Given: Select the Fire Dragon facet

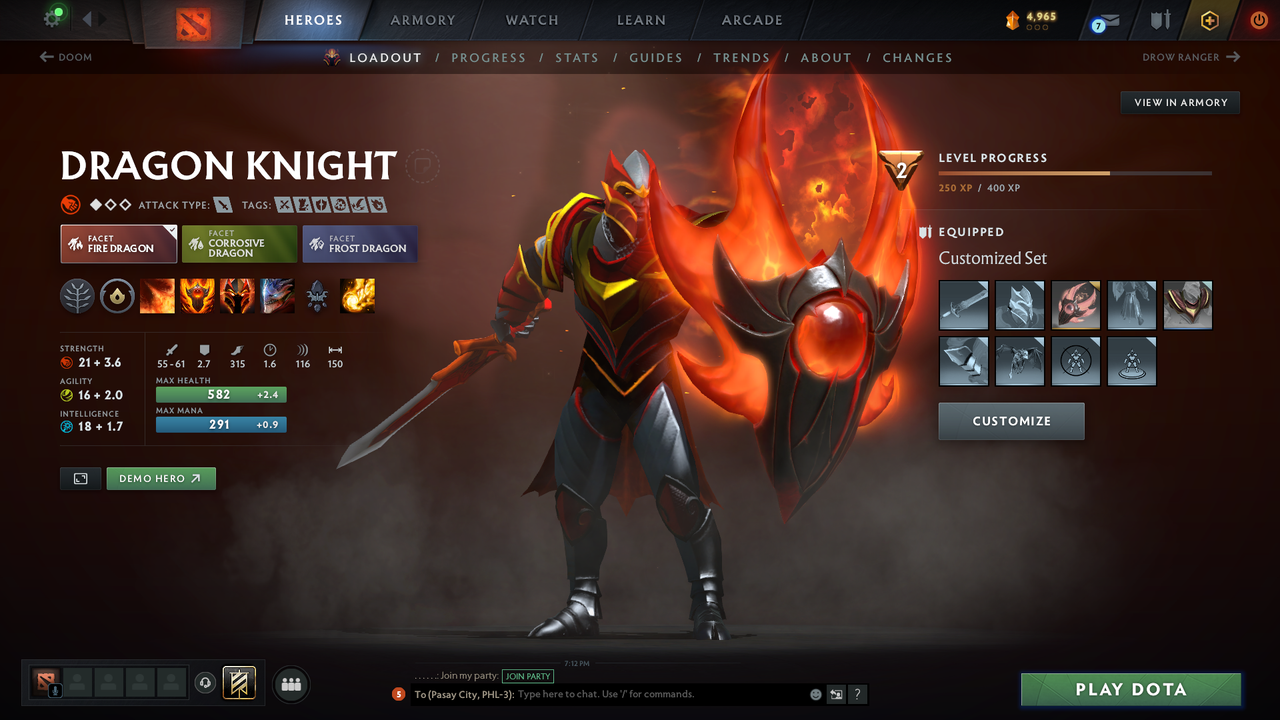Looking at the screenshot, I should 118,243.
